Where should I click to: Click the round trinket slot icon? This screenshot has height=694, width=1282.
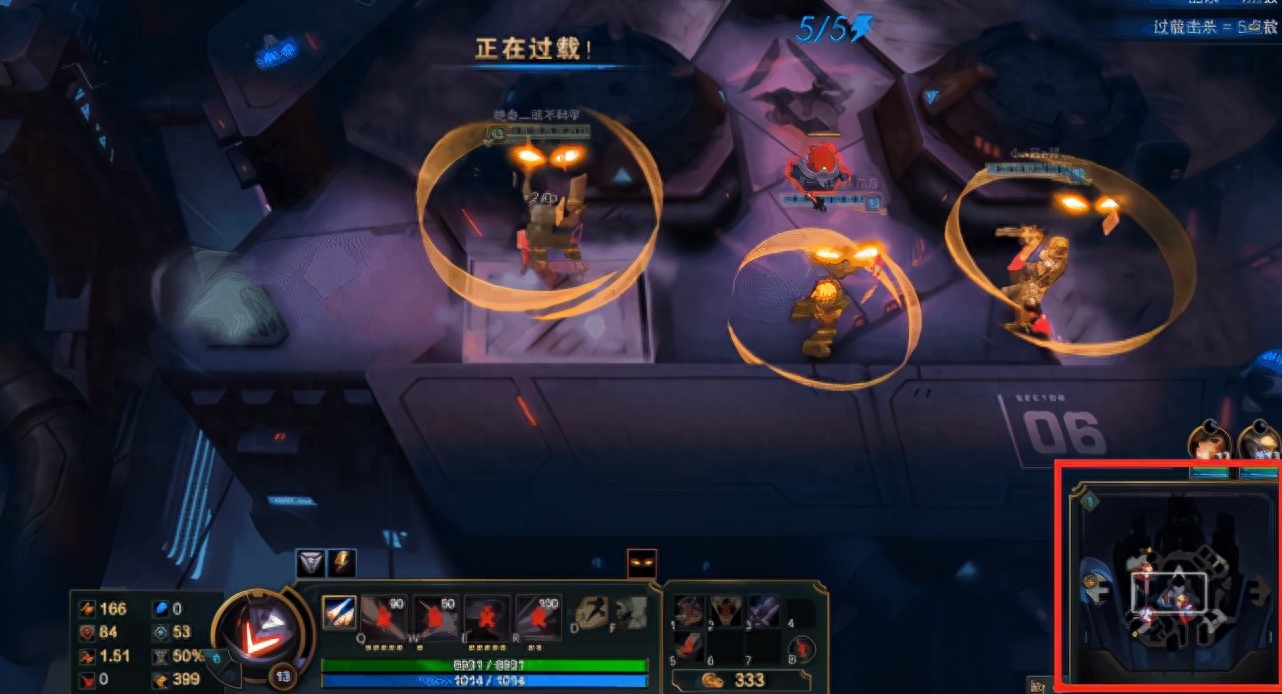coord(802,649)
